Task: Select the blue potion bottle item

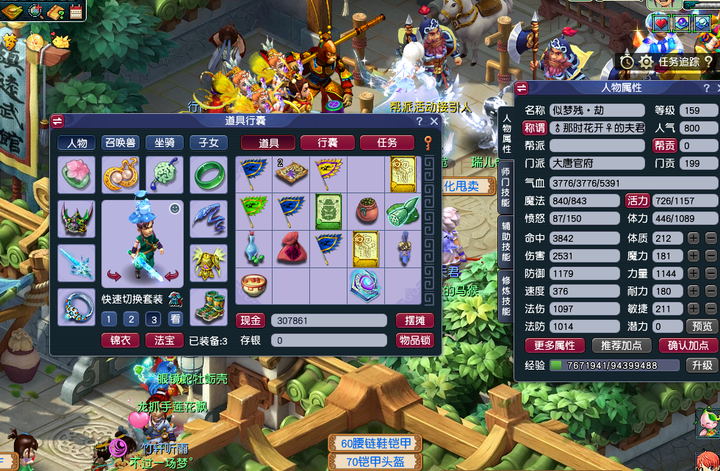Action: (x=256, y=245)
